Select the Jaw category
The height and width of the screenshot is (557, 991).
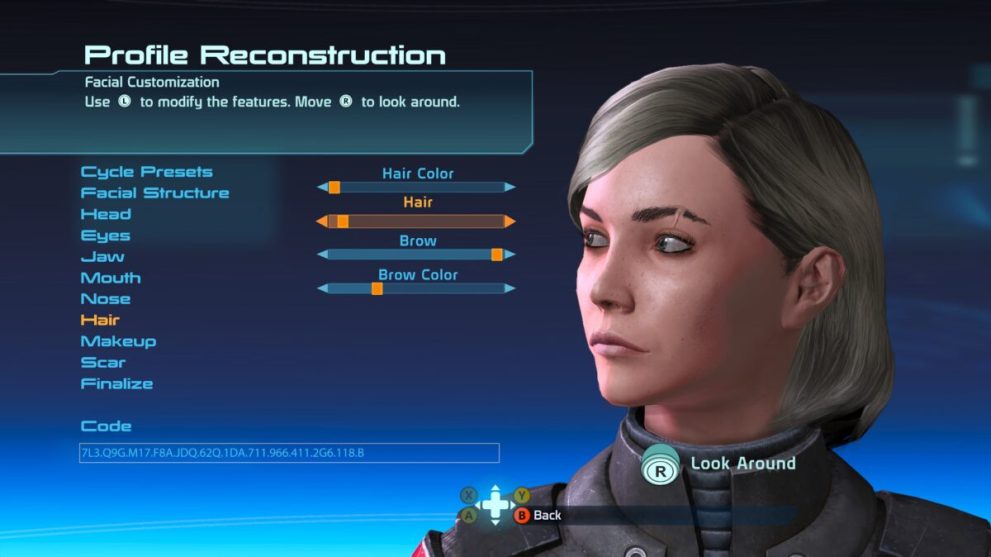(102, 257)
